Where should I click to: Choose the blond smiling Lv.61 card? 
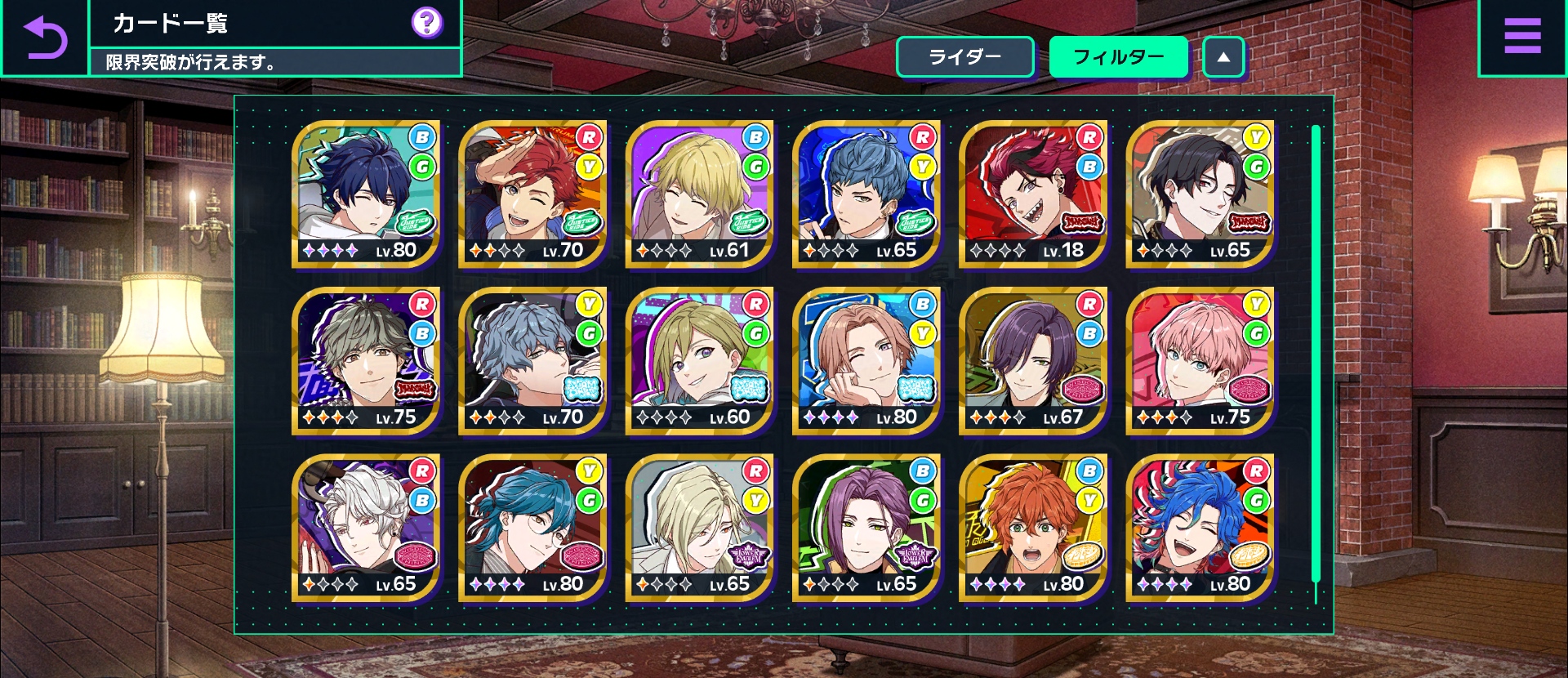pyautogui.click(x=699, y=194)
